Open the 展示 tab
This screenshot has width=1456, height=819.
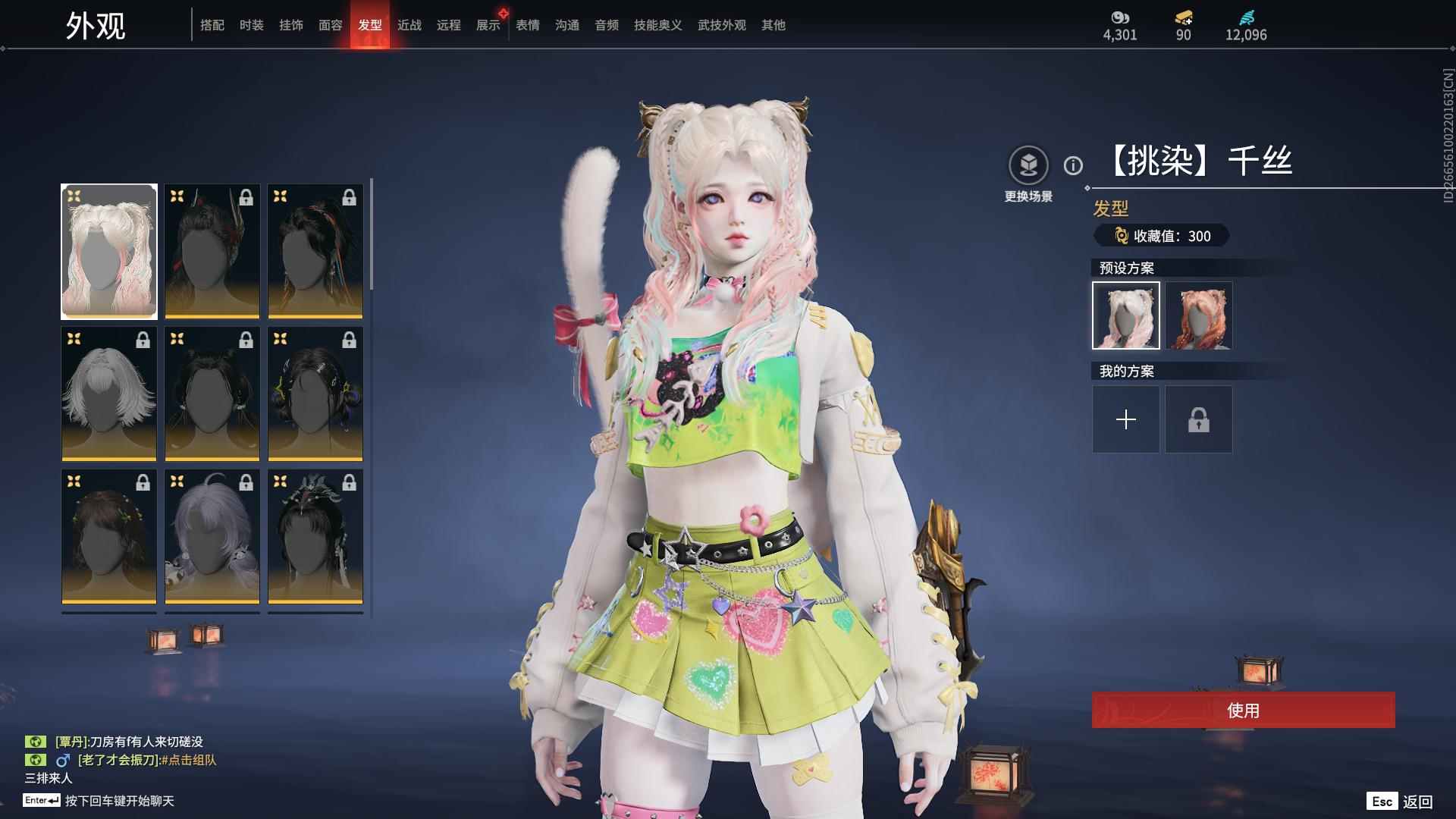(x=488, y=25)
